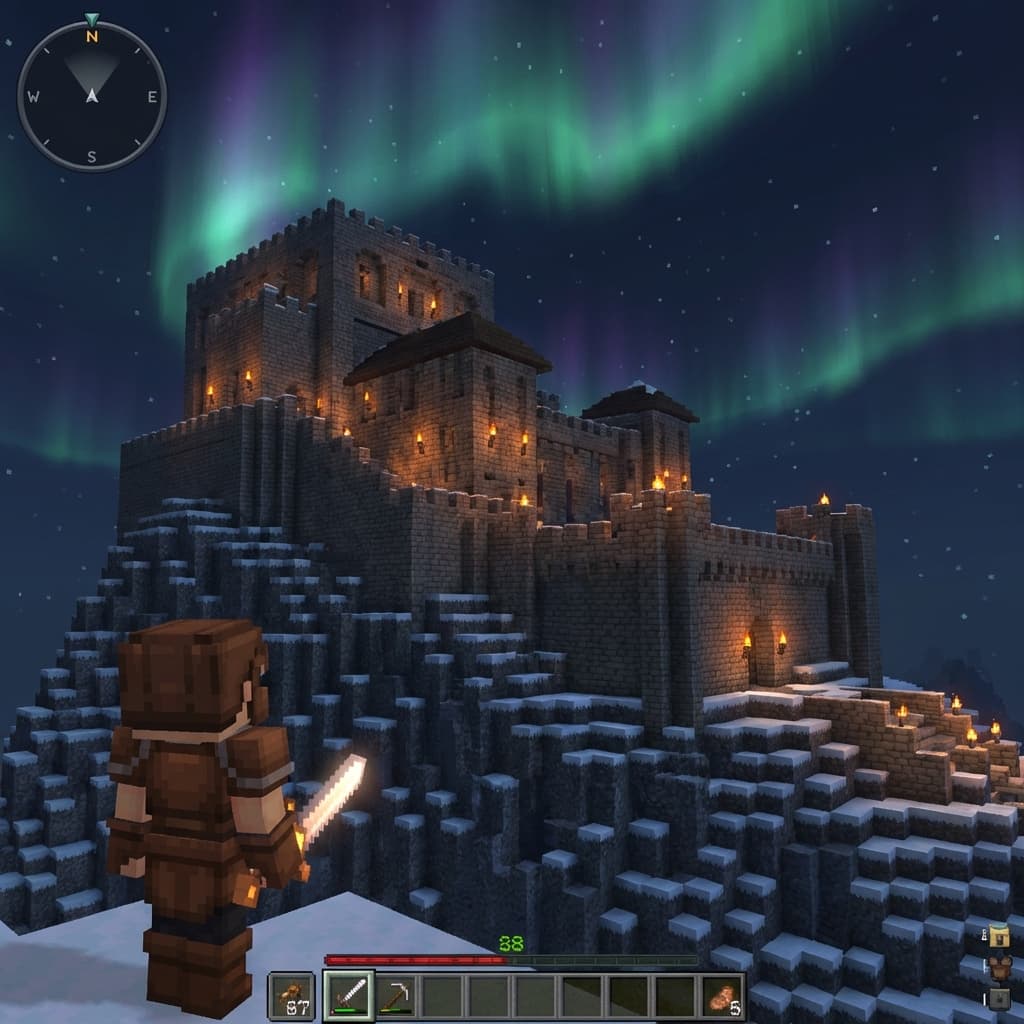Choose the food item slot with 5
The height and width of the screenshot is (1024, 1024).
tap(723, 997)
